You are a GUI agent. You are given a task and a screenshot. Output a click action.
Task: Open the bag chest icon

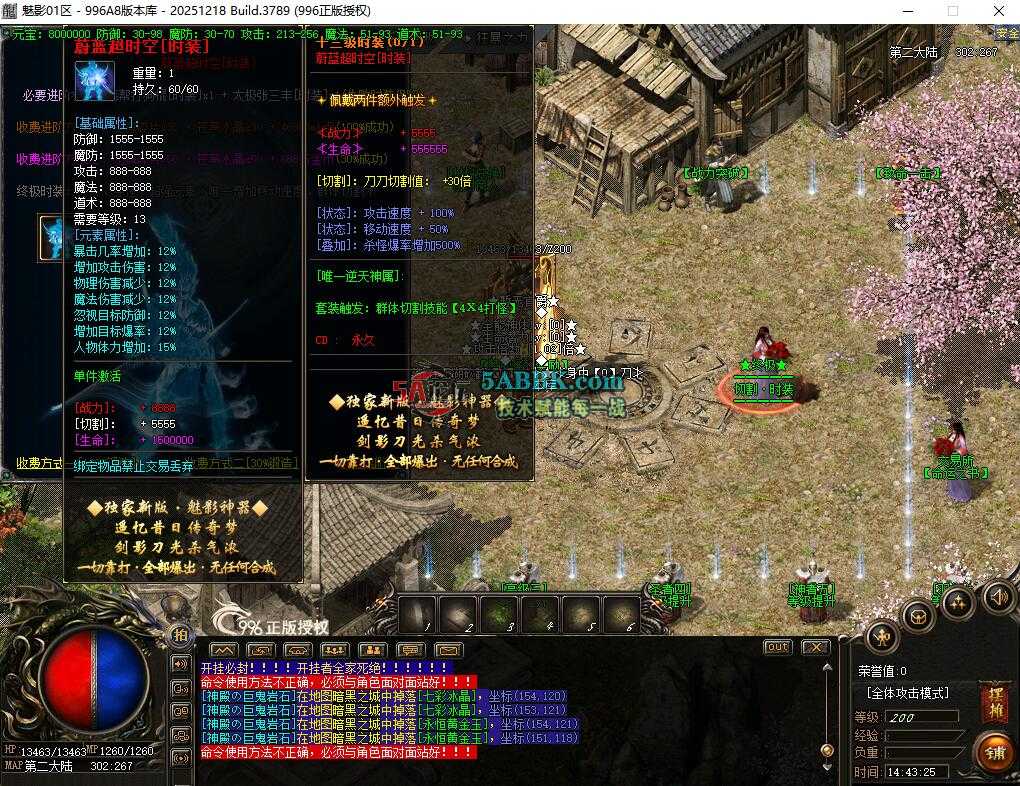920,616
